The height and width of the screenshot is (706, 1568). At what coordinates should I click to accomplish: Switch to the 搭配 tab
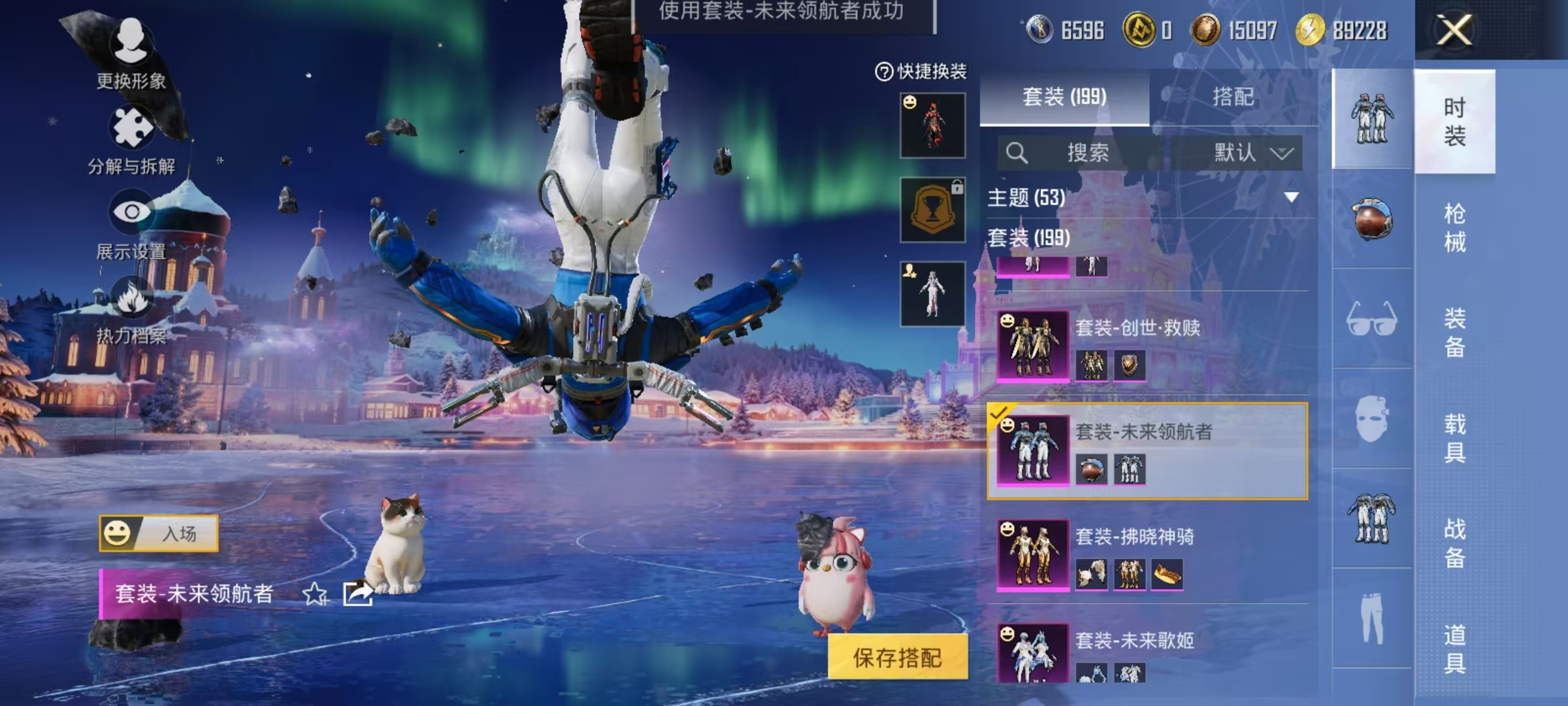[1232, 97]
